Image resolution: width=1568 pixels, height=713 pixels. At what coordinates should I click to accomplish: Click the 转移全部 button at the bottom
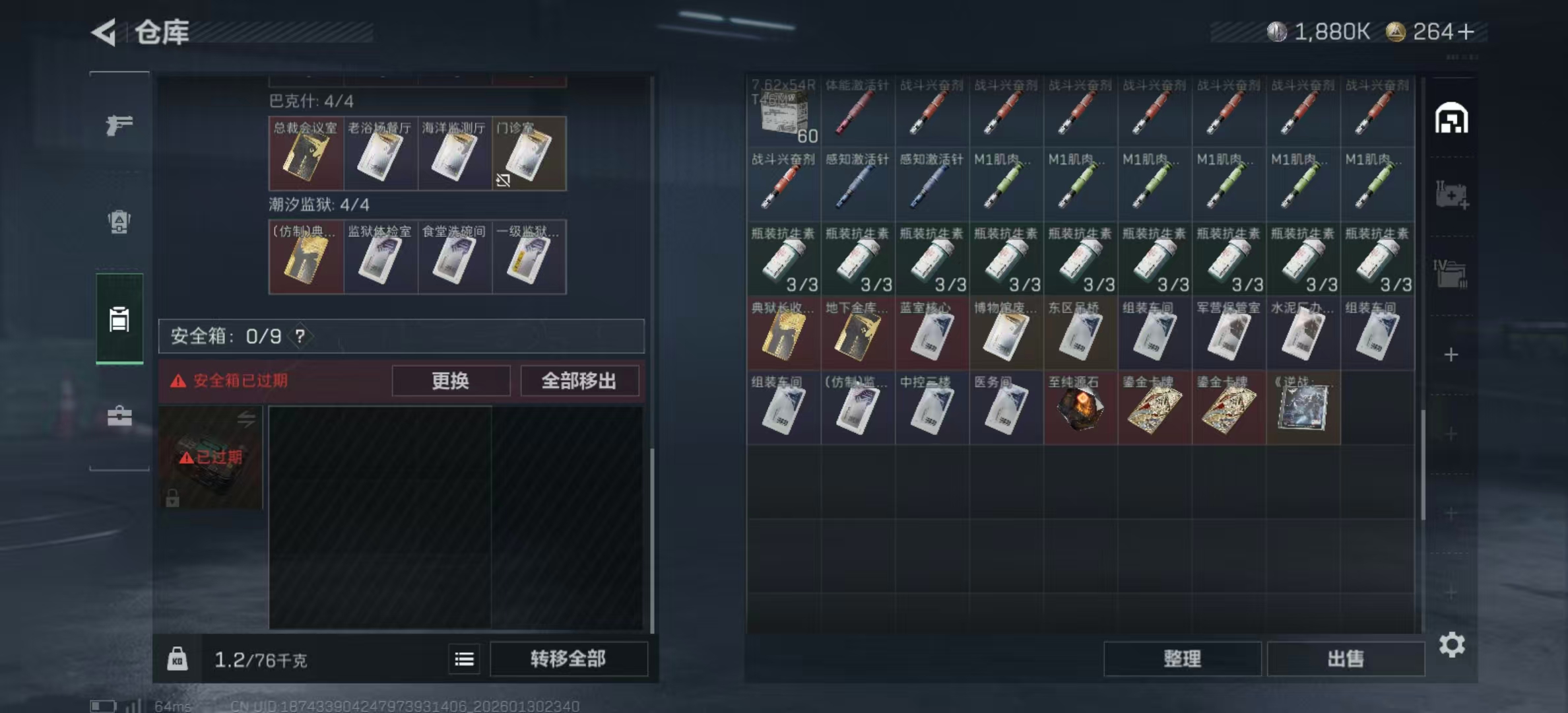568,659
